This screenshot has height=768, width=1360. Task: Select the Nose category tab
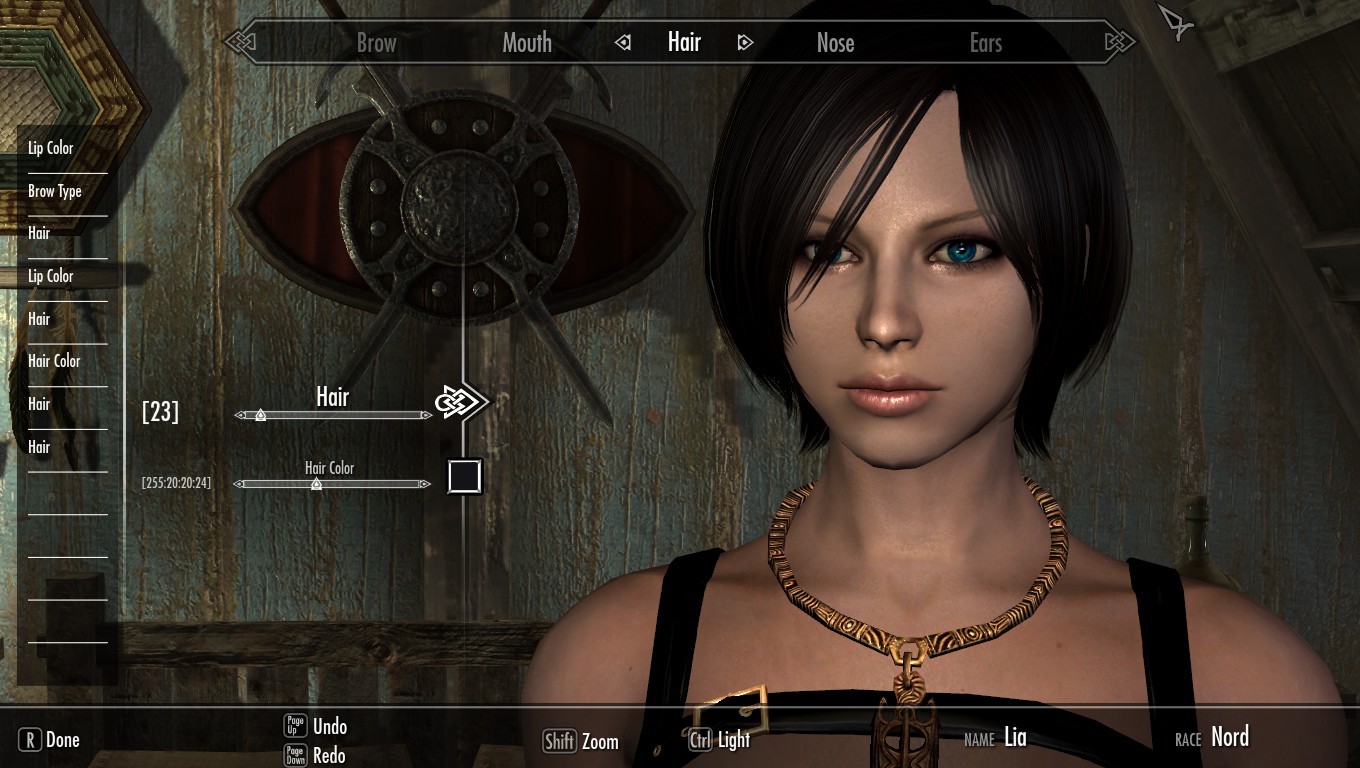835,43
